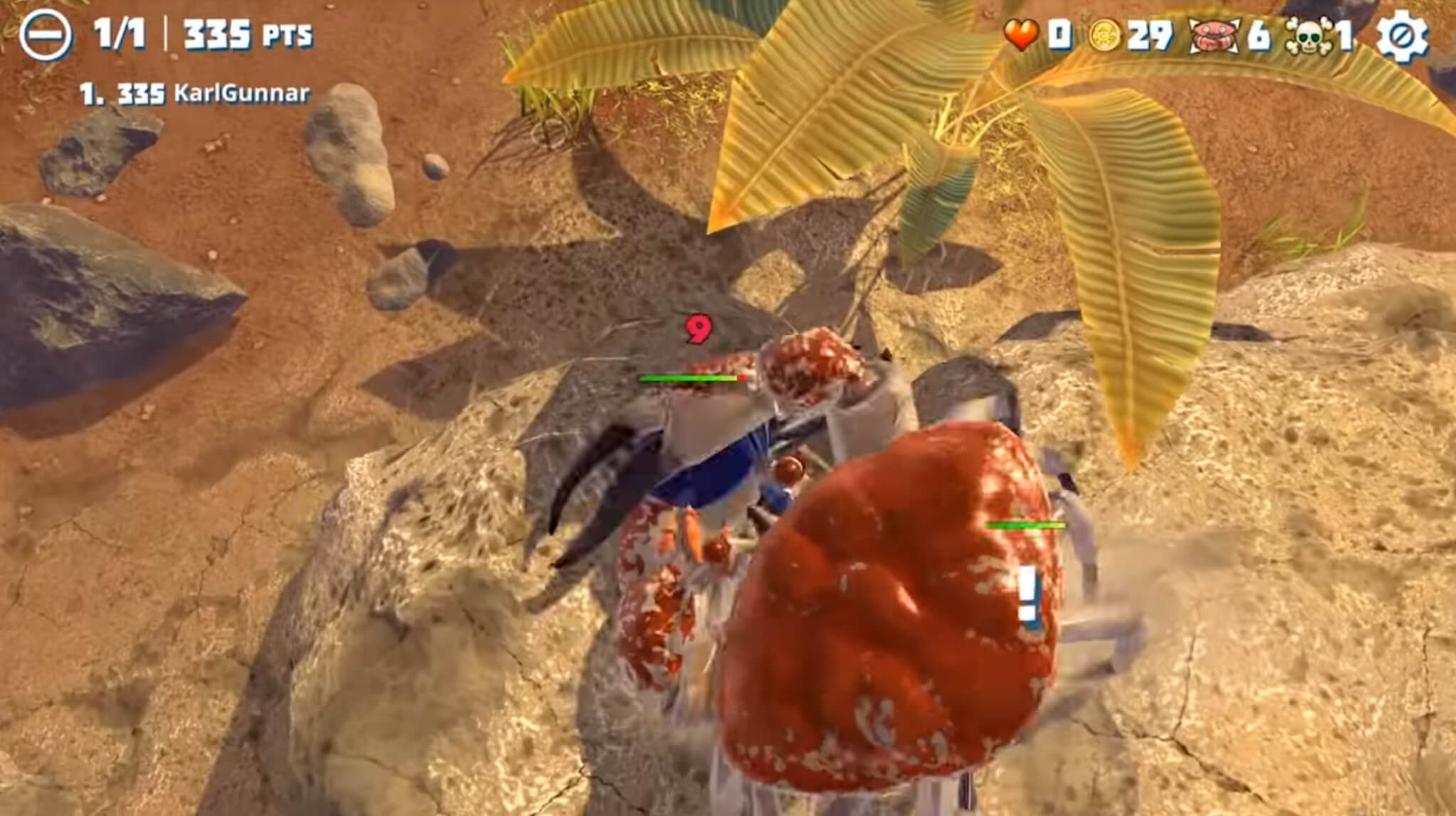This screenshot has width=1456, height=816.
Task: Collapse the leaderboard with the minus button
Action: tap(45, 35)
